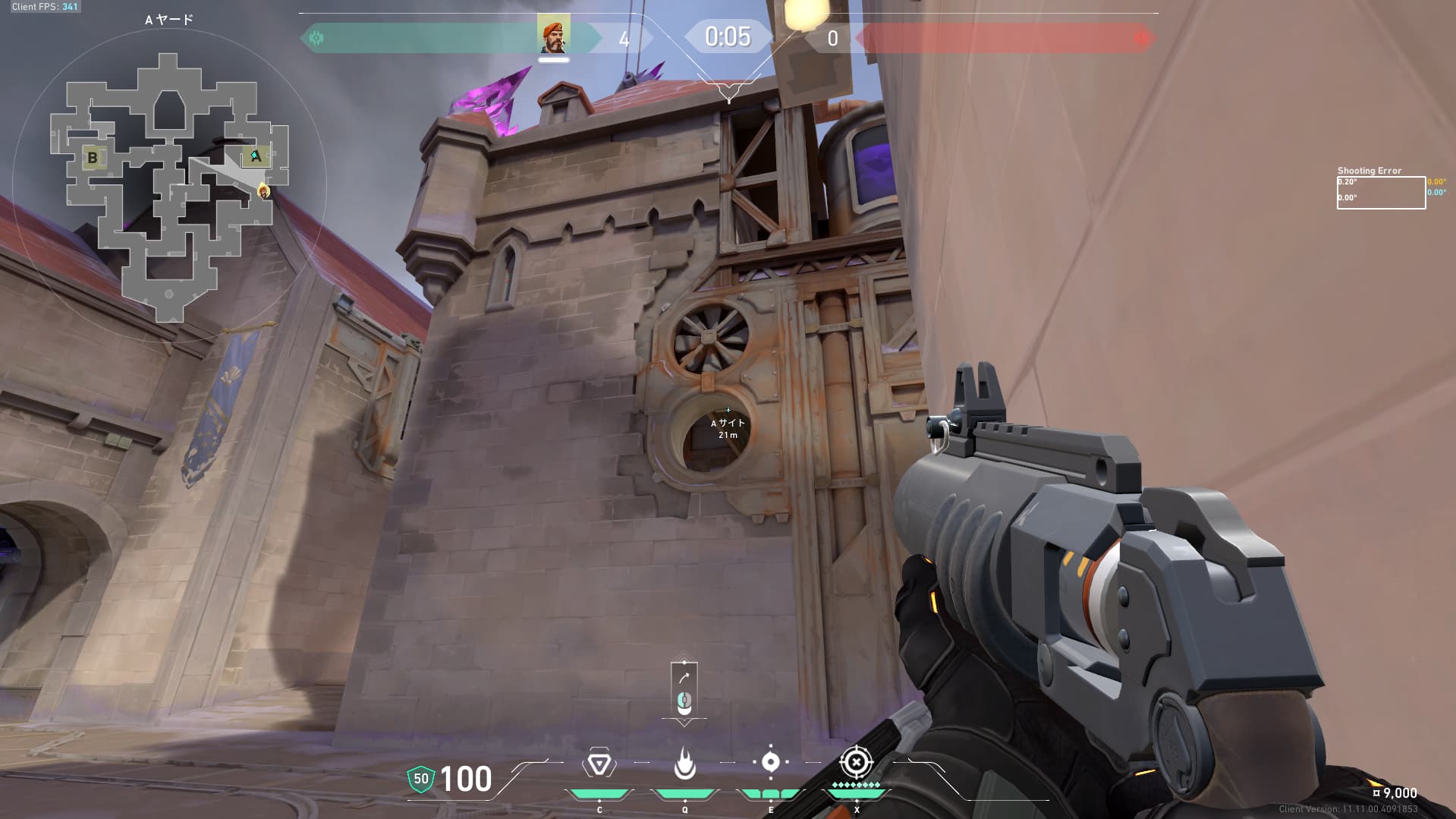
Task: Select the B site marker on the minimap
Action: point(93,158)
